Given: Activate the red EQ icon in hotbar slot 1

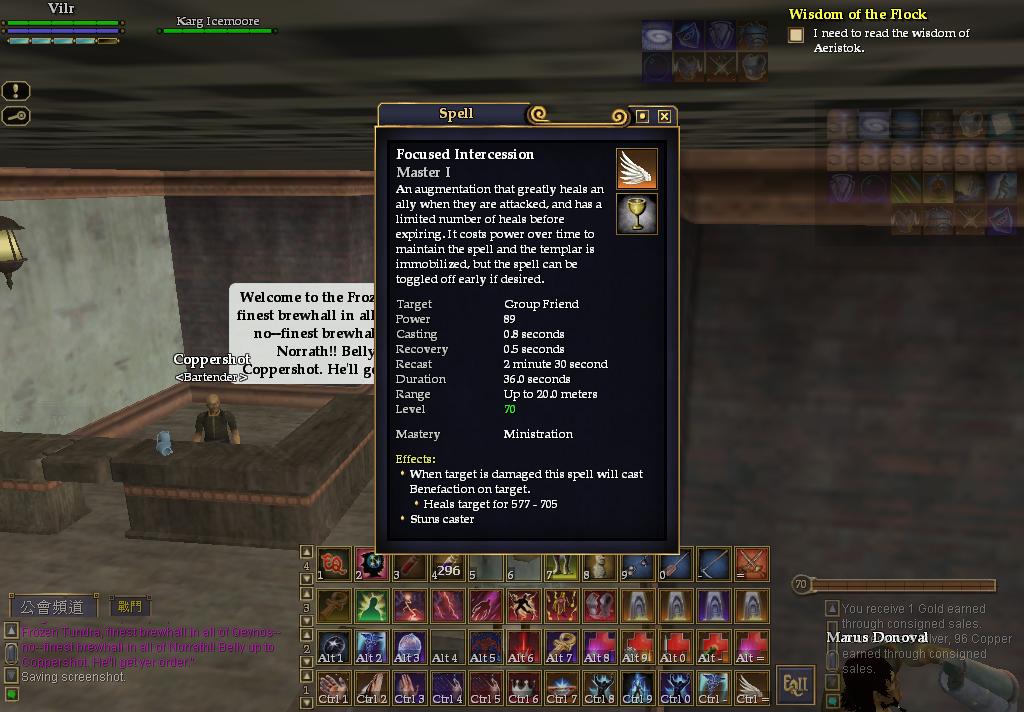Looking at the screenshot, I should [335, 564].
